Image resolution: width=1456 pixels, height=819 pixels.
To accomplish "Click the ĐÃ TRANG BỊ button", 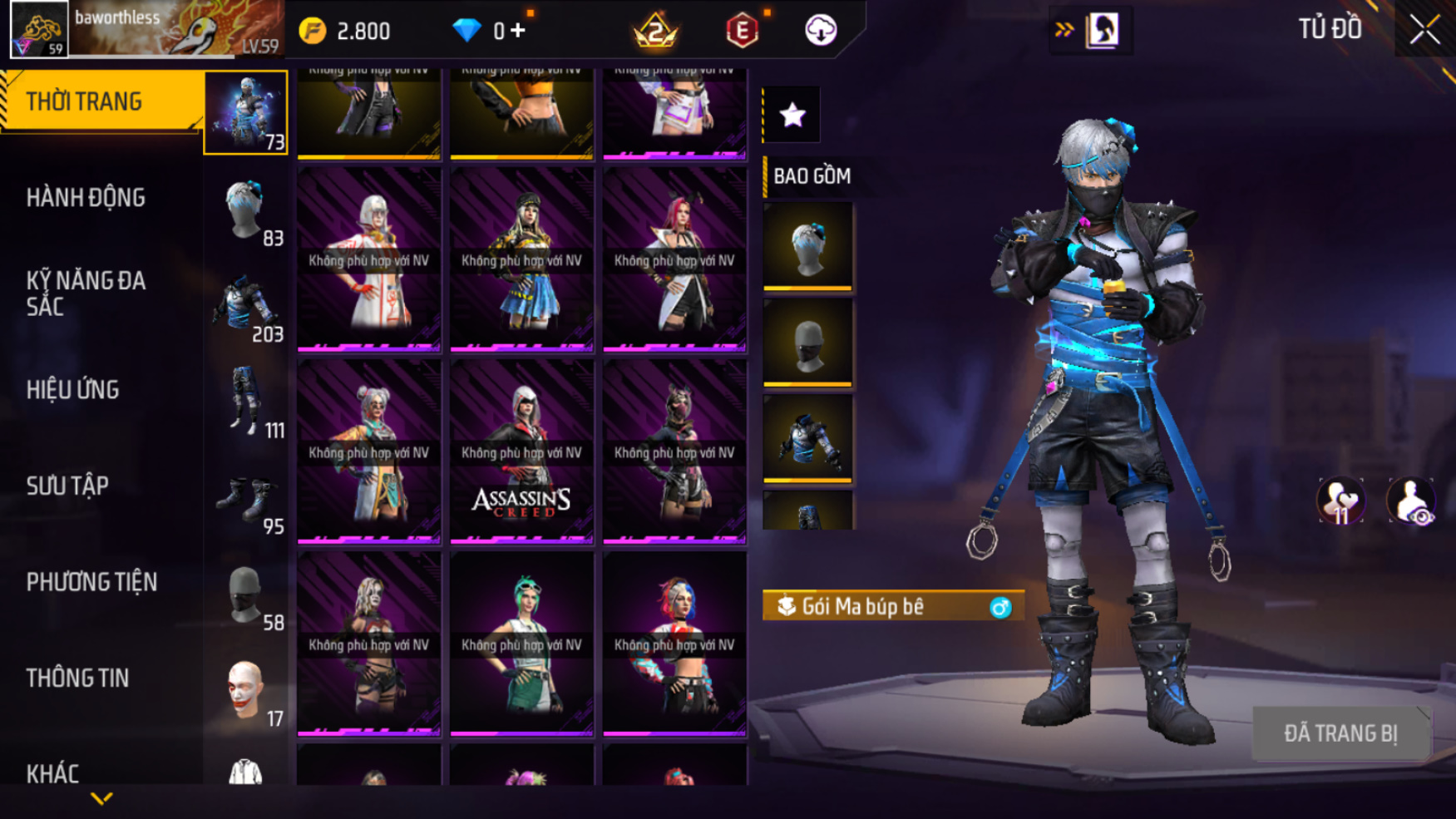I will pos(1340,733).
